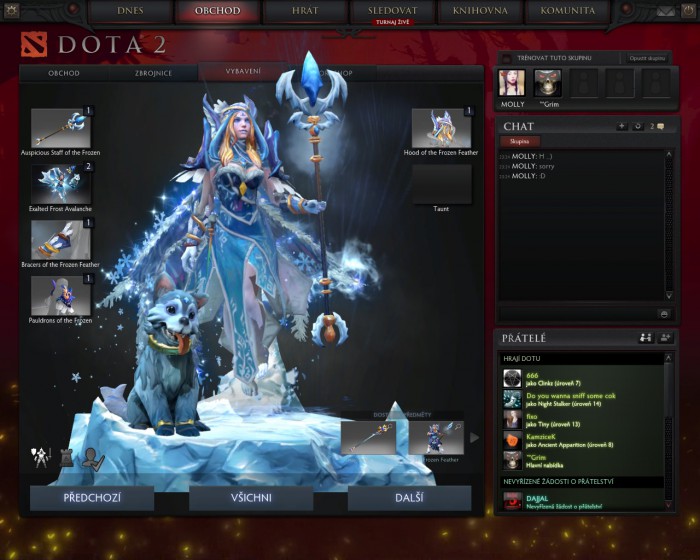700x560 pixels.
Task: Open the KOMUNITA tab
Action: pos(568,11)
